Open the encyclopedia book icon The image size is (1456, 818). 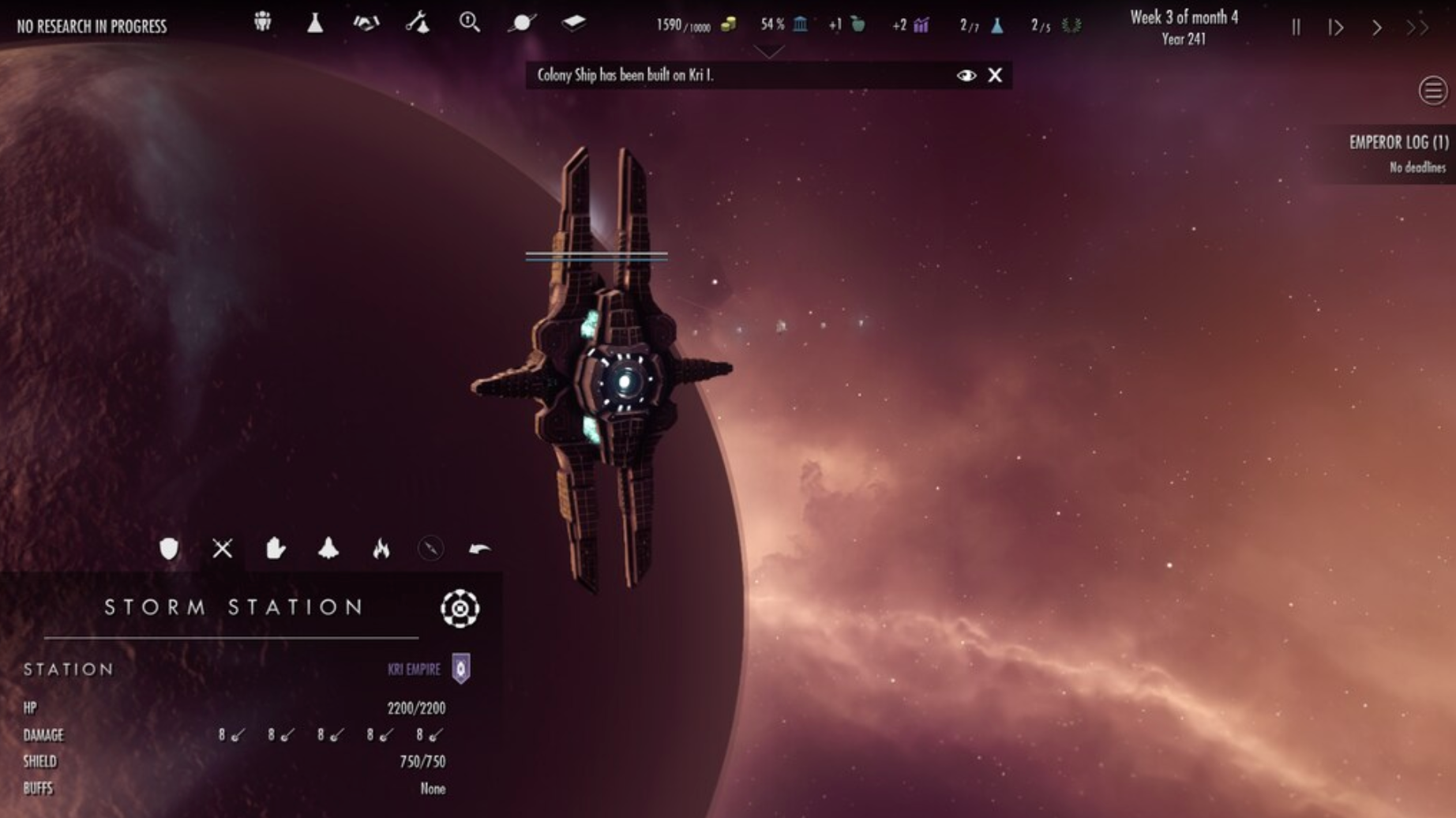click(574, 24)
